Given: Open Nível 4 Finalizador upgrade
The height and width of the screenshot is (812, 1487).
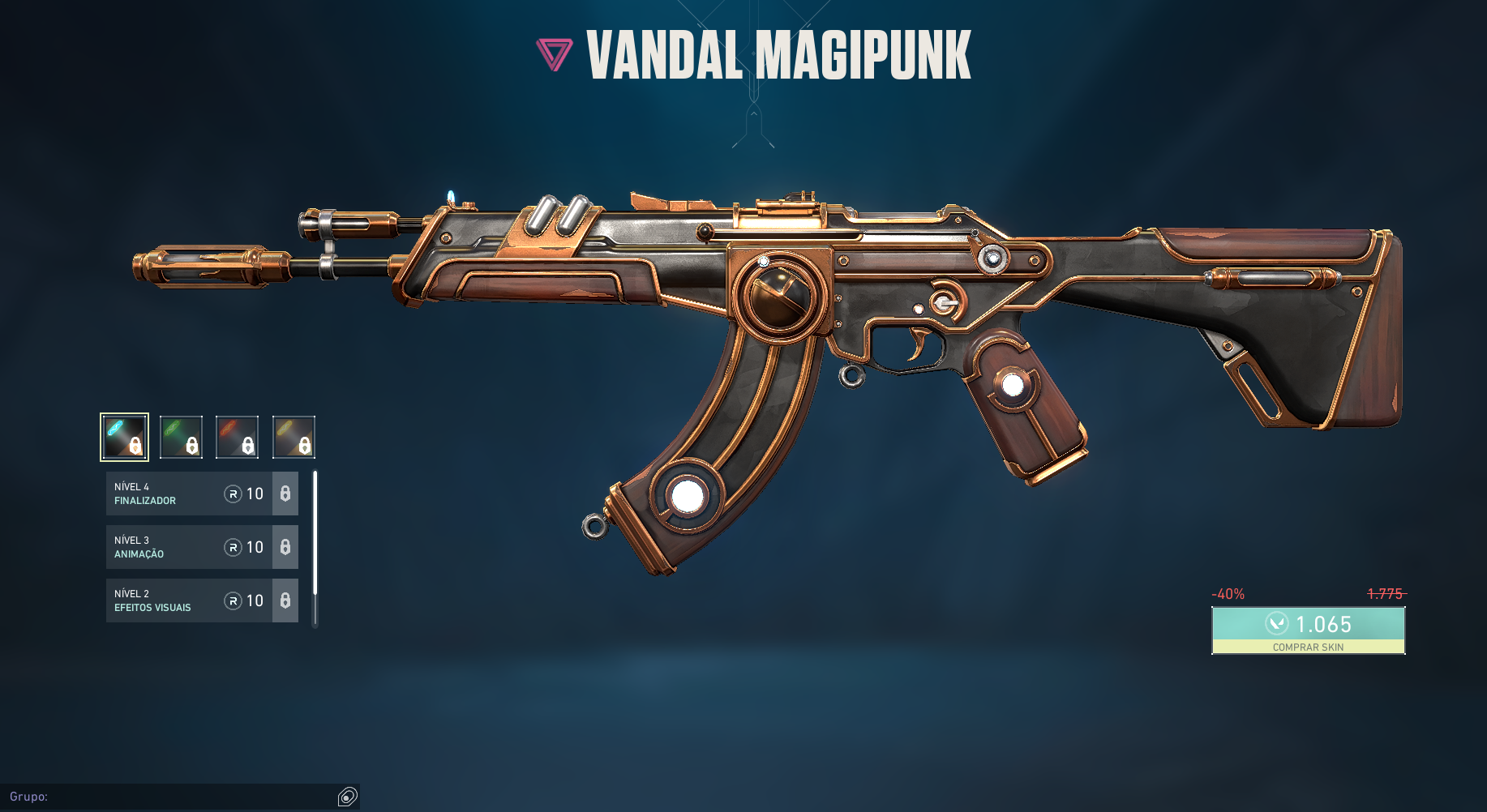Looking at the screenshot, I should pos(202,494).
